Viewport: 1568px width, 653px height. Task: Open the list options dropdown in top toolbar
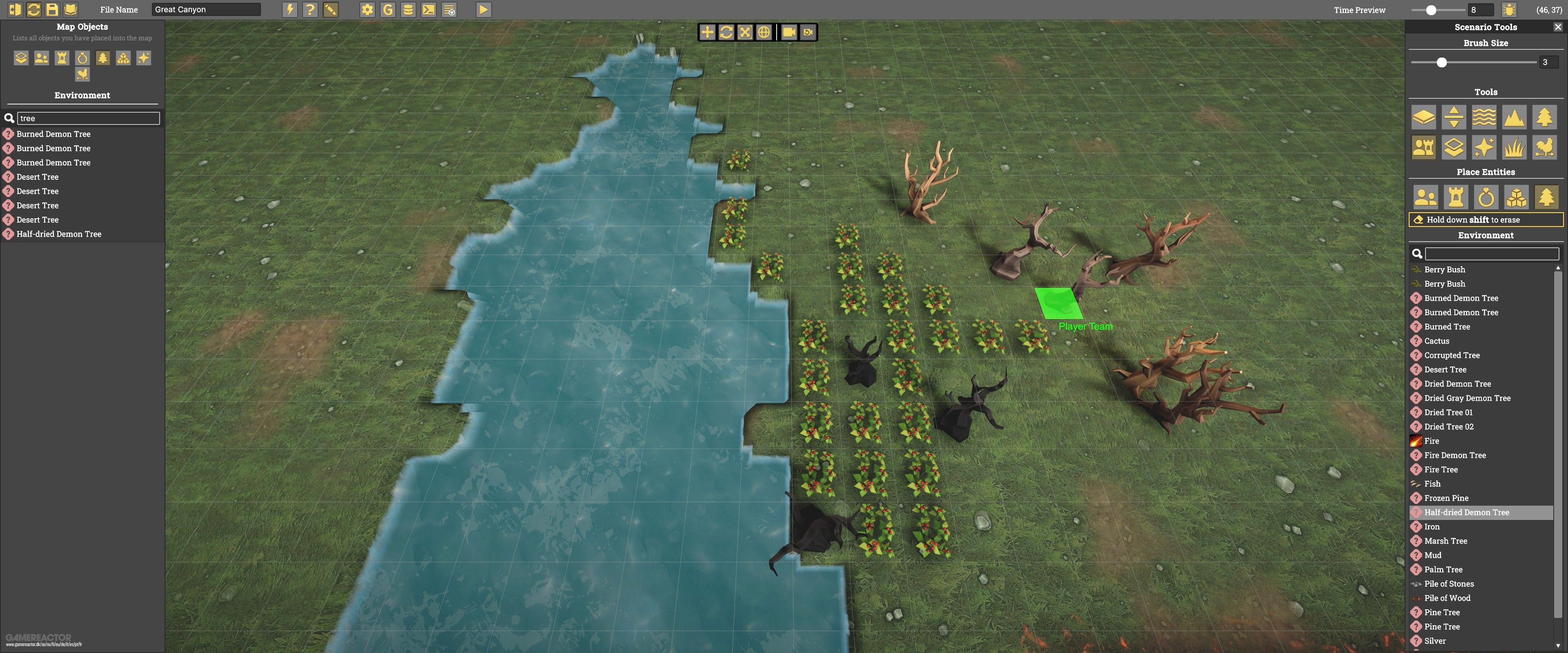(449, 9)
